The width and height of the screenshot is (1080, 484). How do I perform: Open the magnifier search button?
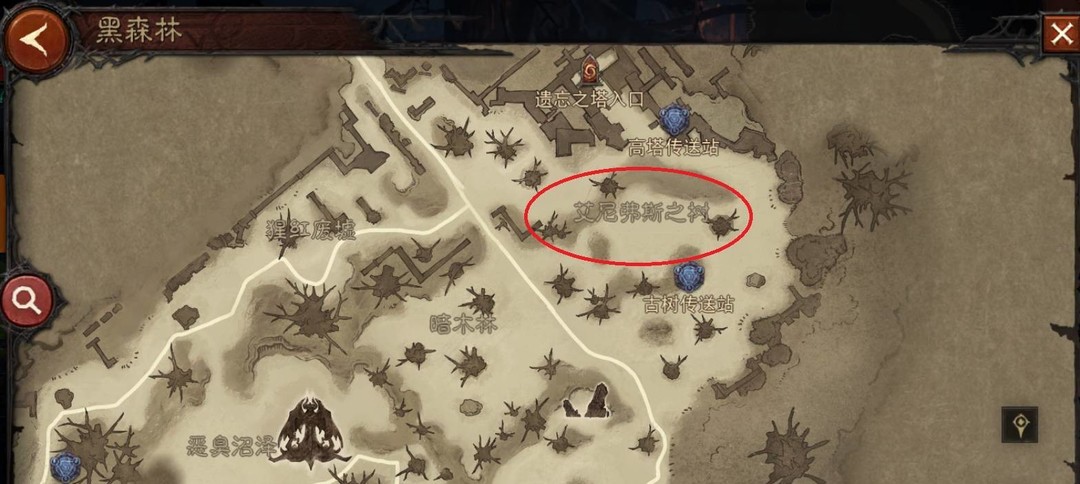pos(27,299)
